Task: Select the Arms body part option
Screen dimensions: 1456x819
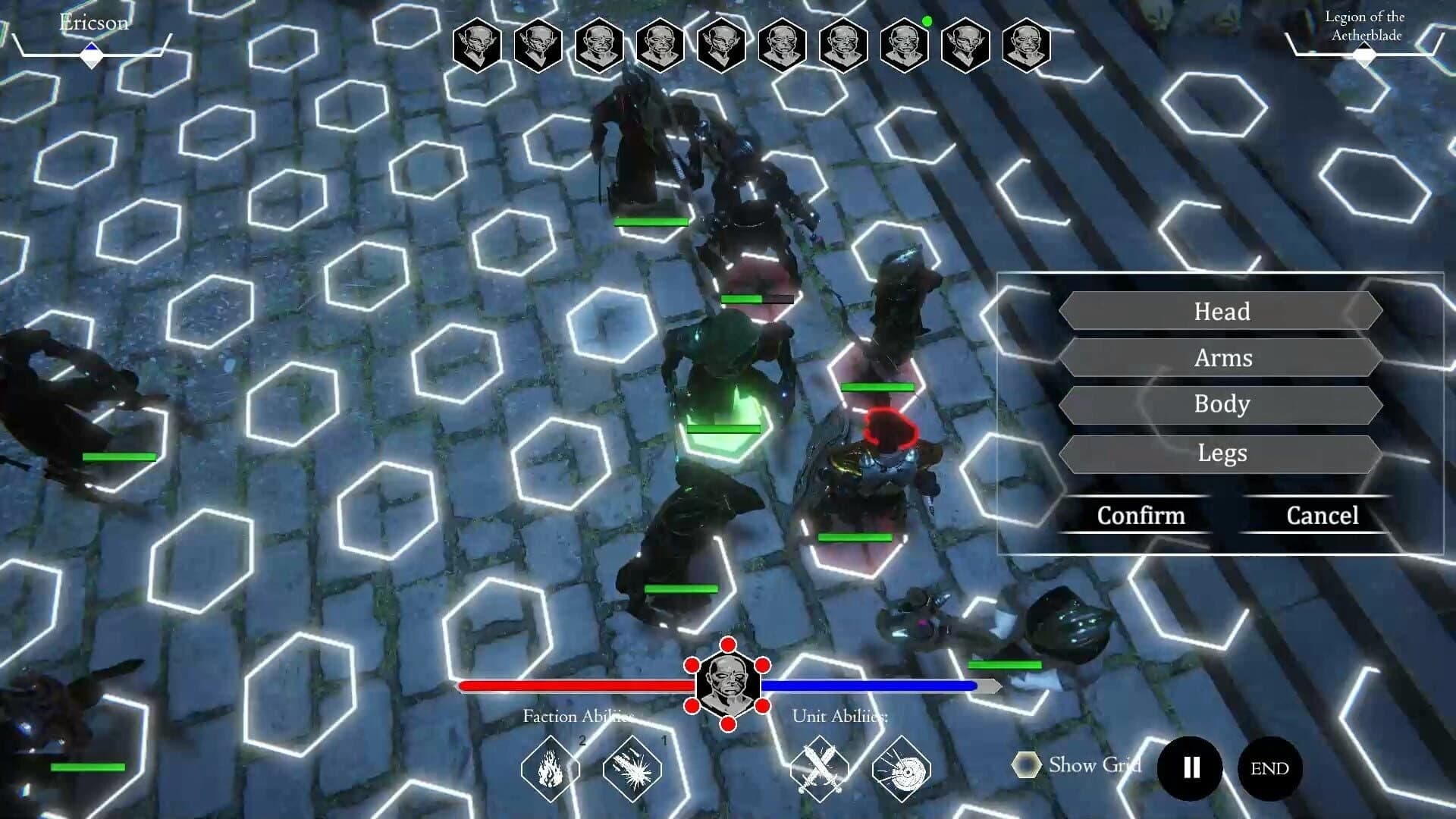Action: coord(1222,359)
